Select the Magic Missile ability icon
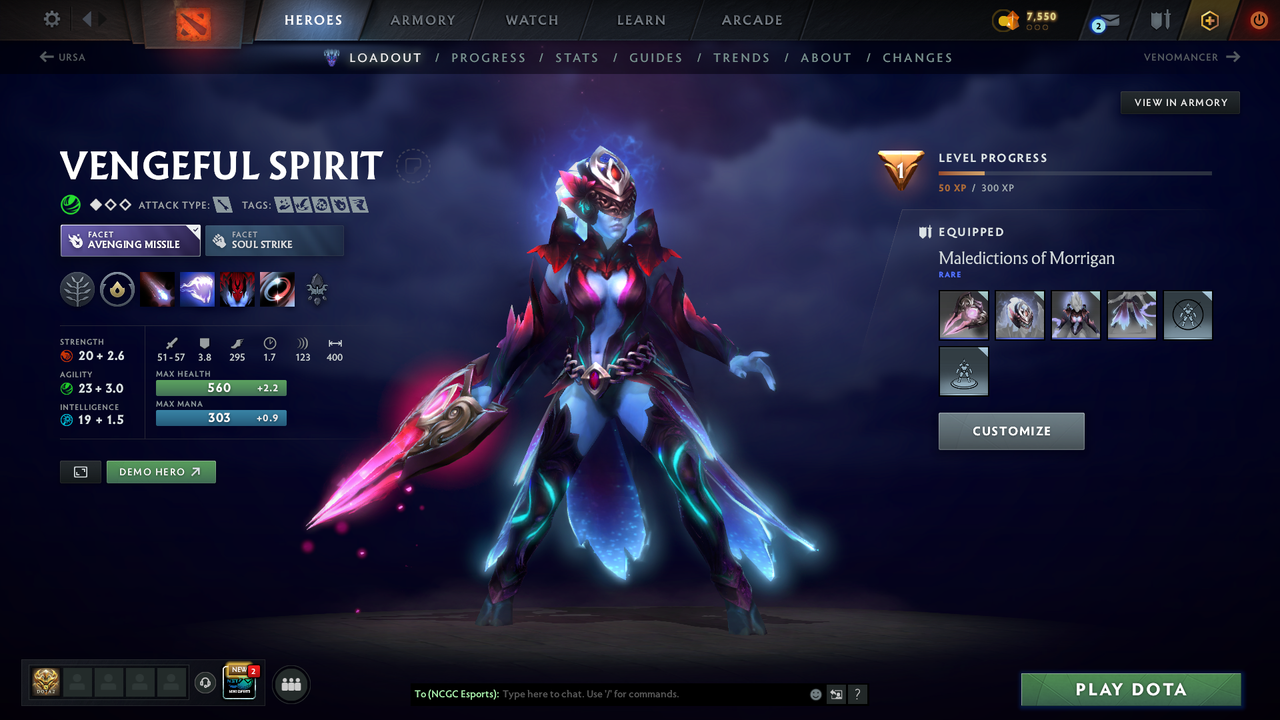Image resolution: width=1280 pixels, height=720 pixels. 158,289
